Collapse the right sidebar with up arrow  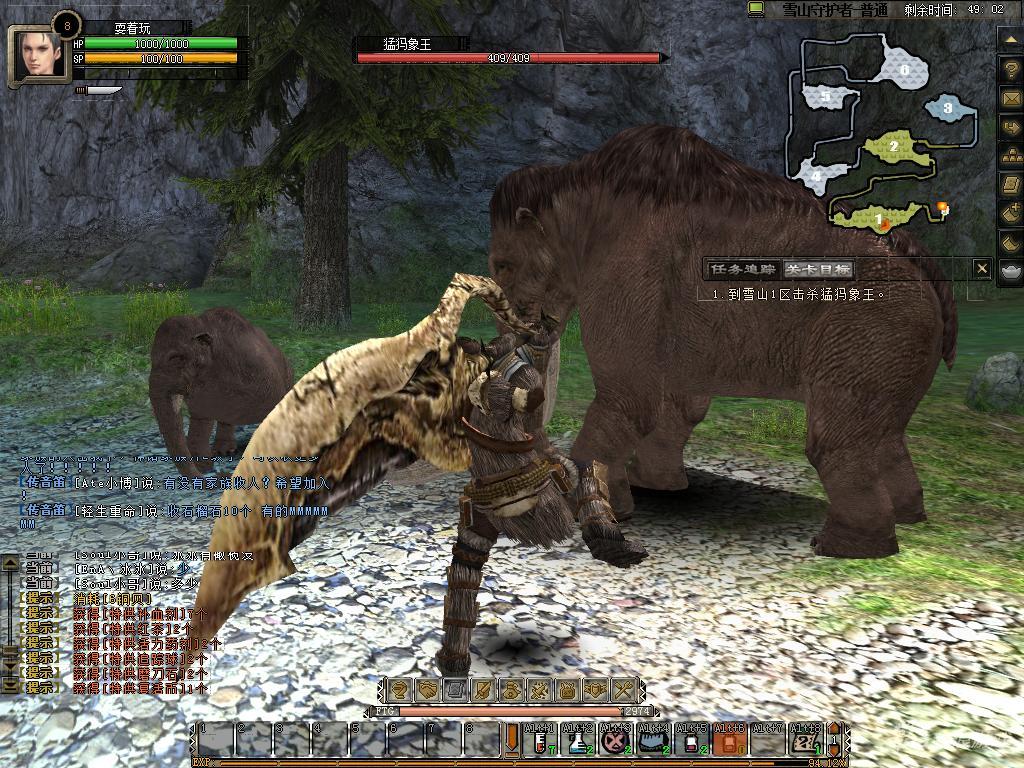[x=1010, y=38]
